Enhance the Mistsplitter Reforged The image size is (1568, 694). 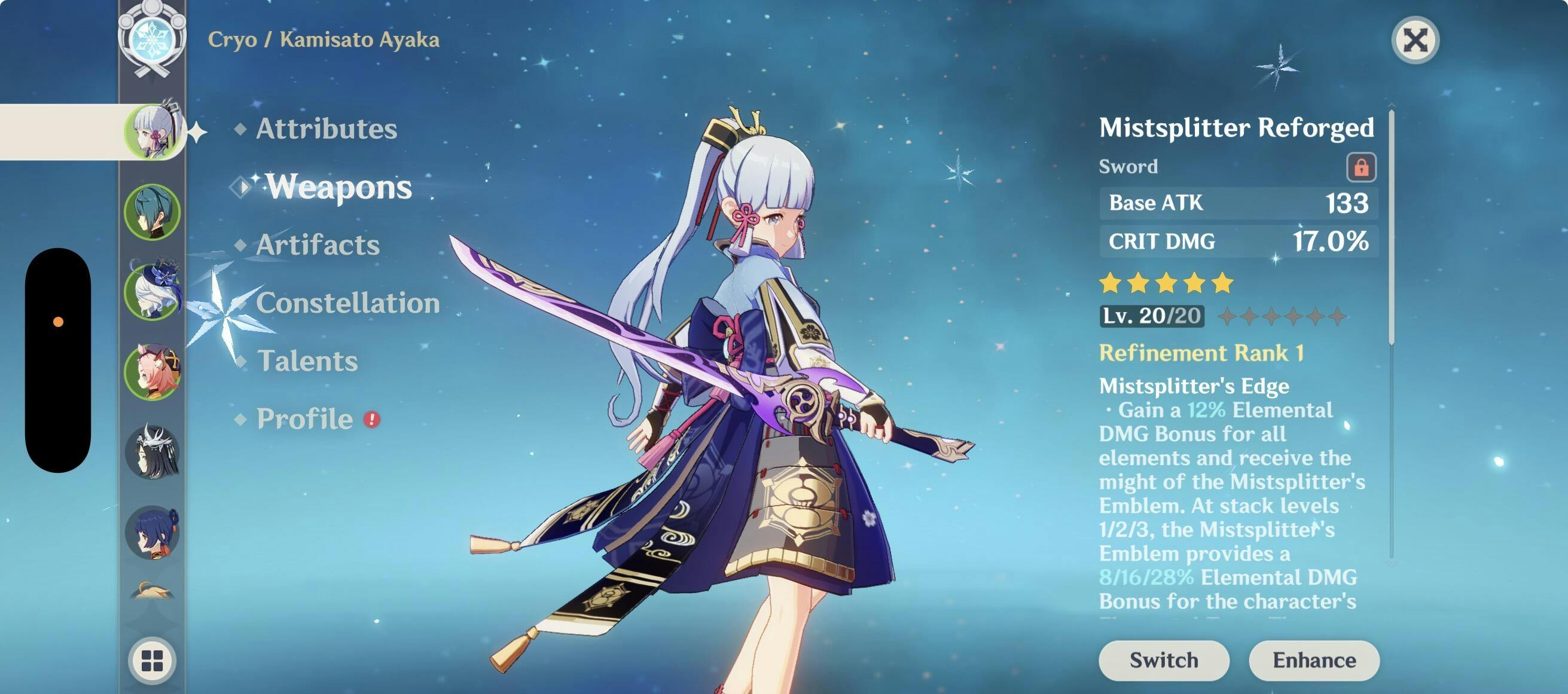(1314, 660)
